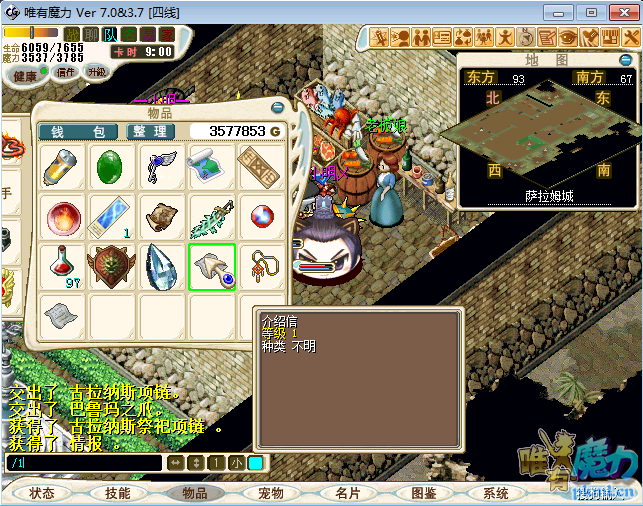Switch to the 技能 skills tab
The width and height of the screenshot is (643, 506).
(x=118, y=493)
